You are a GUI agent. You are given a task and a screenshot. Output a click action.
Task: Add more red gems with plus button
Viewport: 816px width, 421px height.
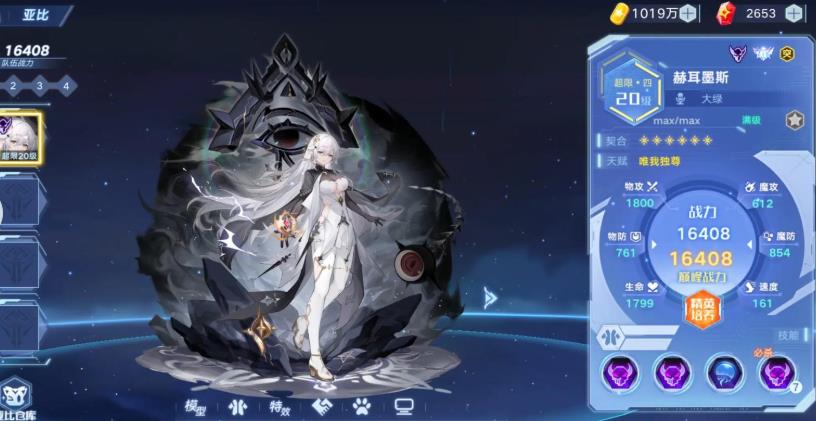794,13
